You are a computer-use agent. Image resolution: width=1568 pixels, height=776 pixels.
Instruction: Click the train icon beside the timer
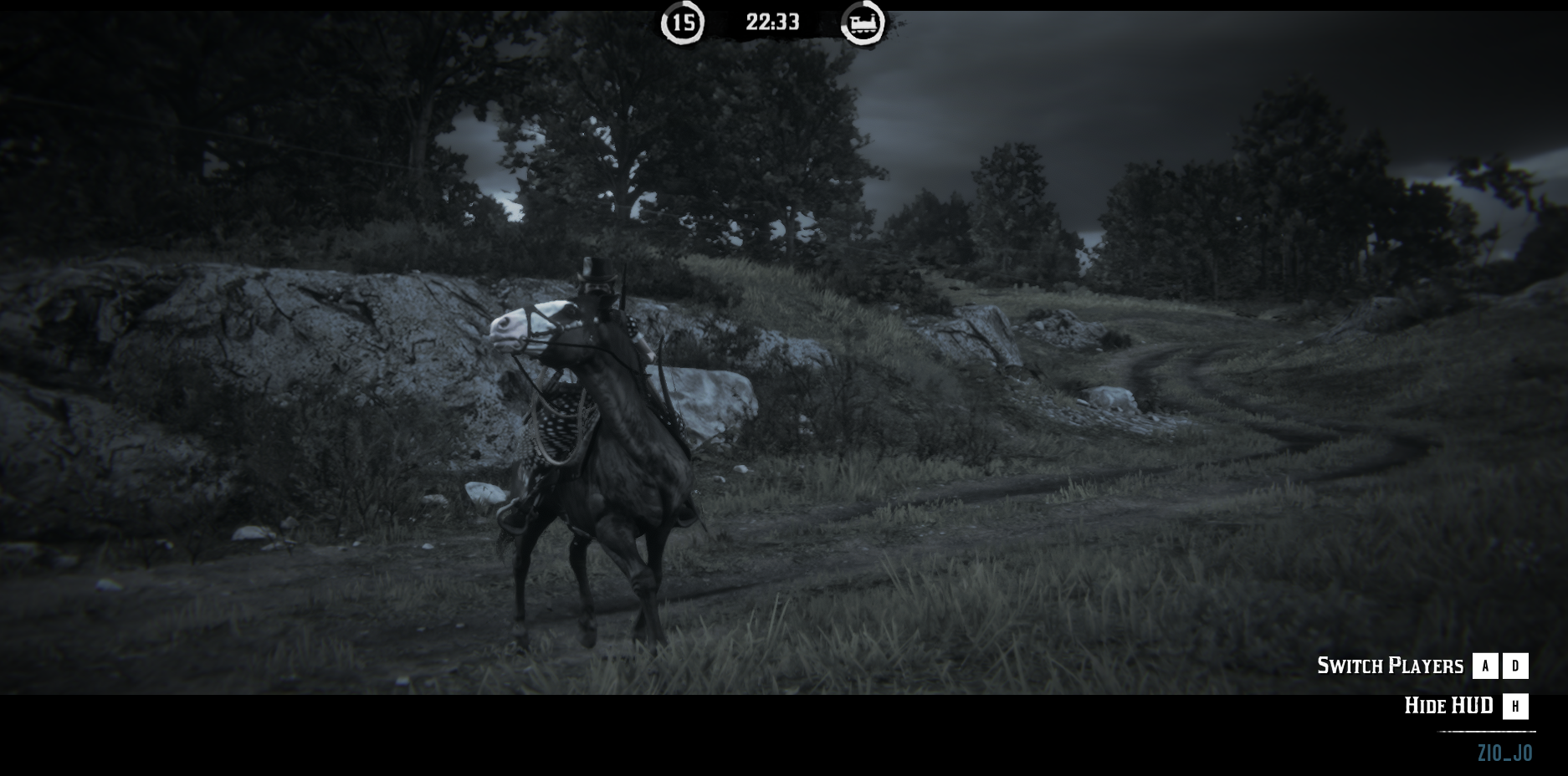click(x=863, y=23)
